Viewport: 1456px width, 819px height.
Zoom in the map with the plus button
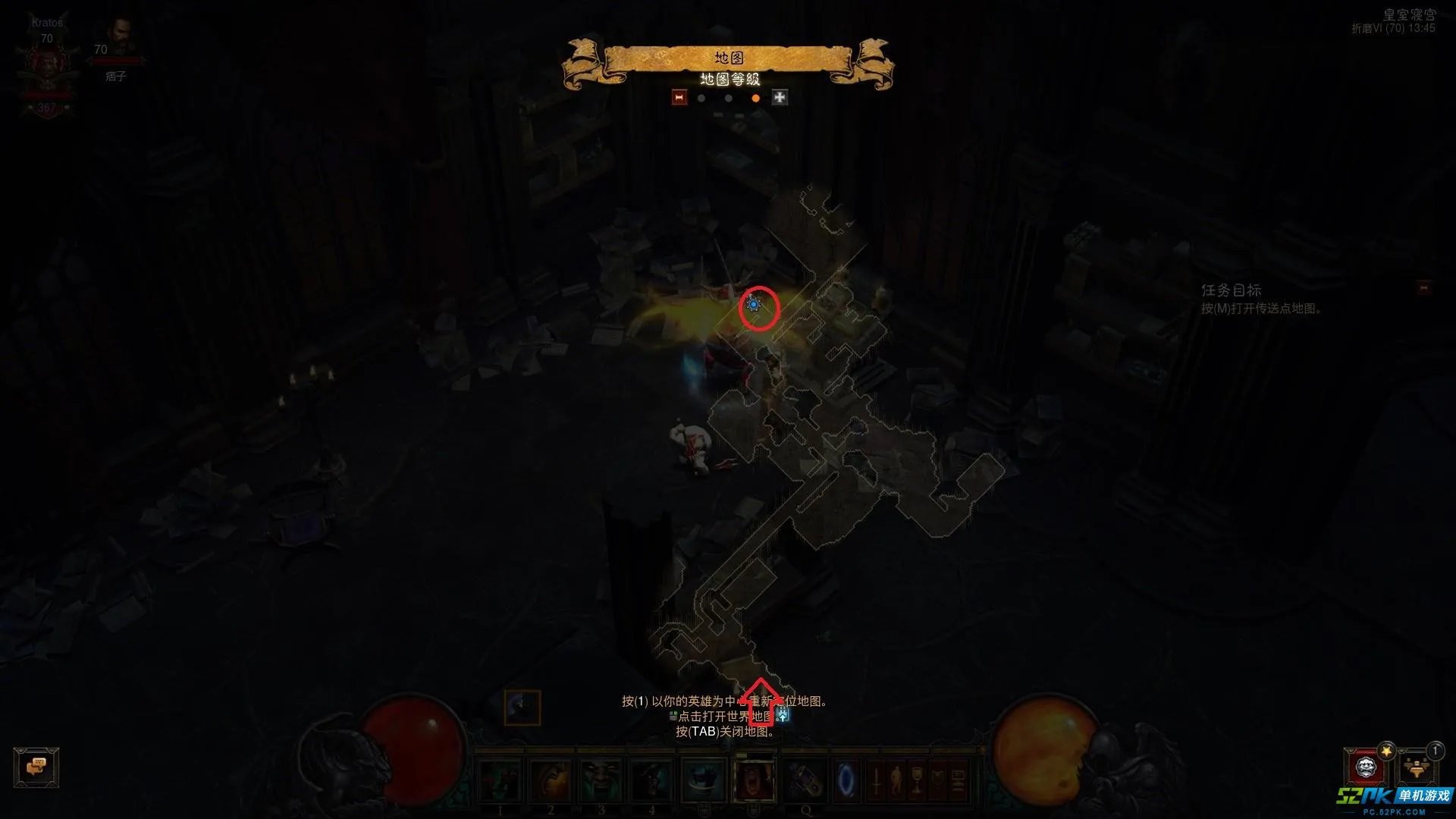click(x=780, y=97)
